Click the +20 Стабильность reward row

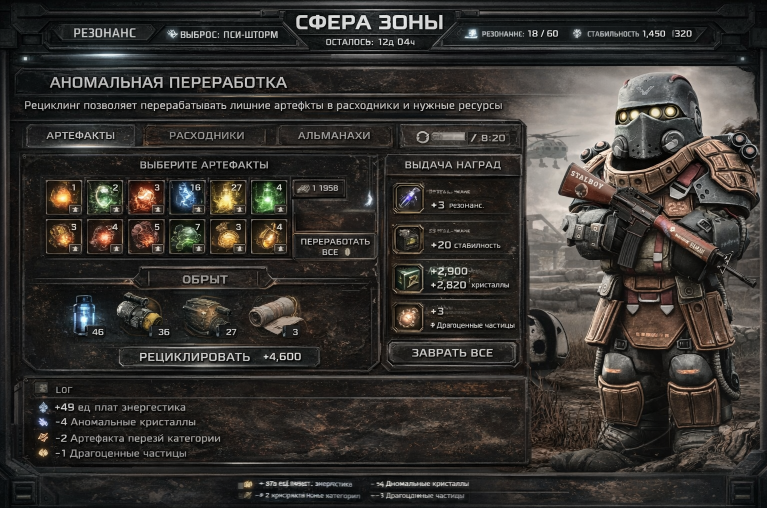[x=450, y=238]
